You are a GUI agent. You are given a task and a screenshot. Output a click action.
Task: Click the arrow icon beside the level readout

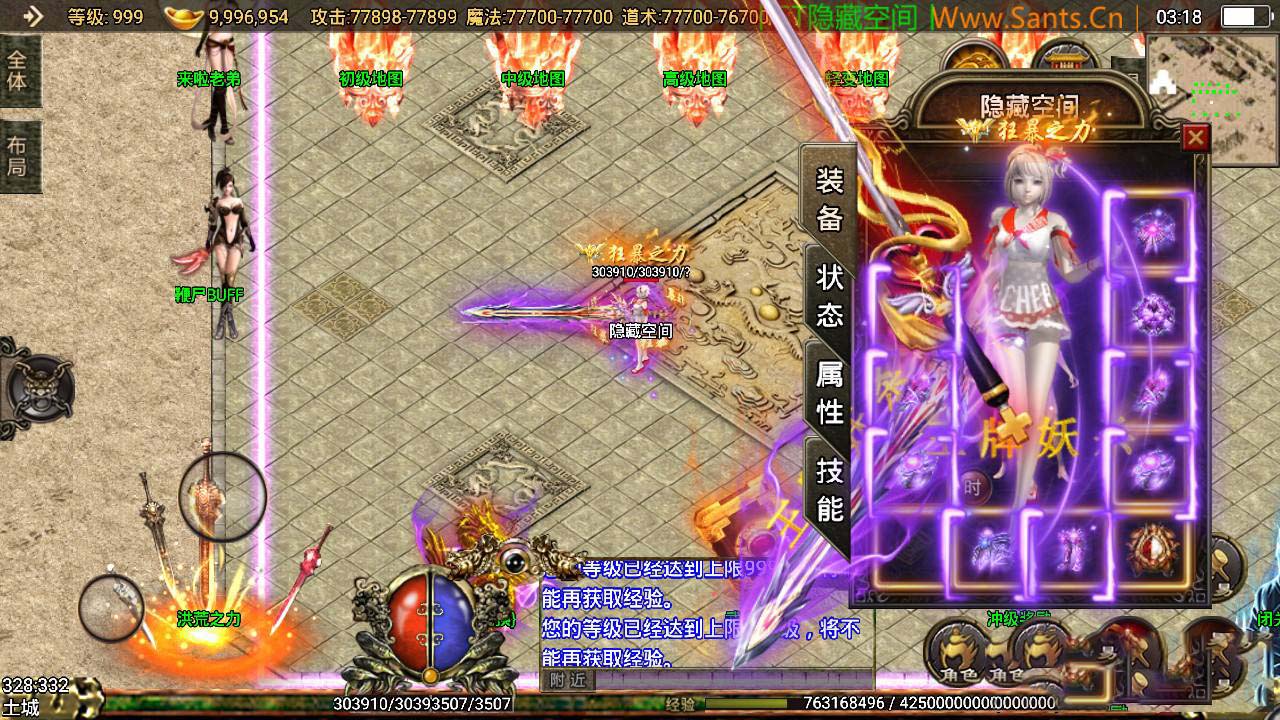point(32,16)
